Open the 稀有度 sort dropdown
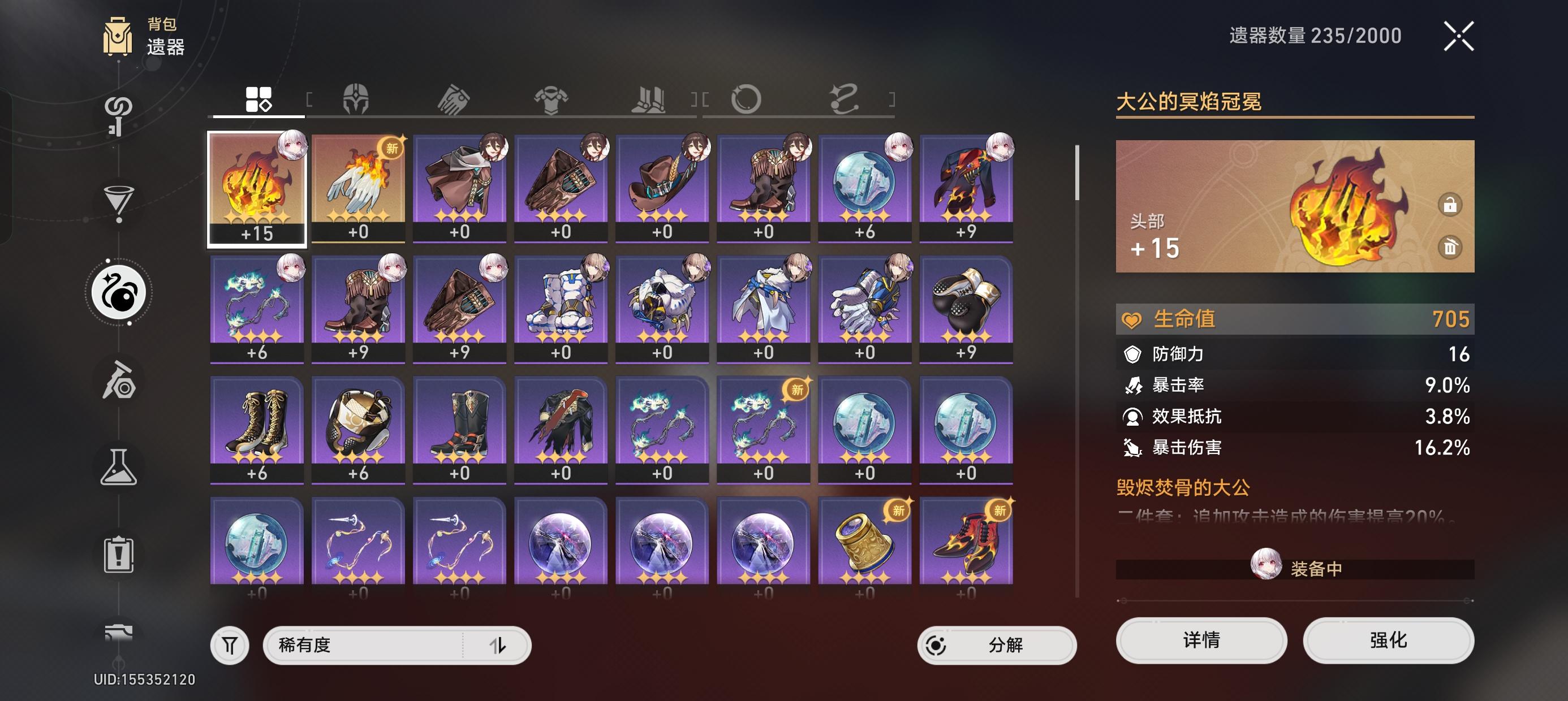The width and height of the screenshot is (1568, 701). 365,644
